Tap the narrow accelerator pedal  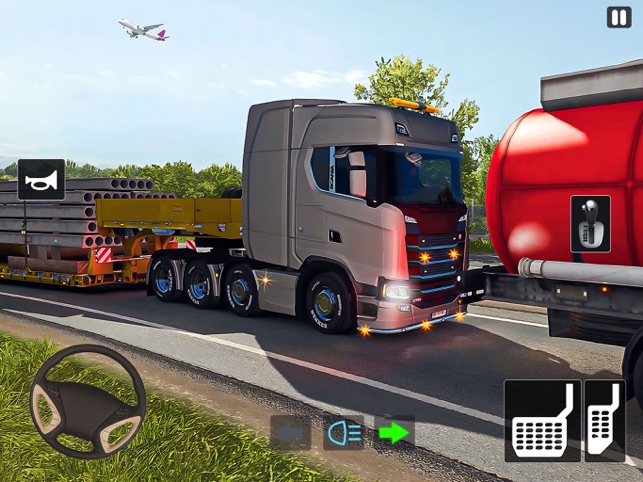pyautogui.click(x=605, y=421)
